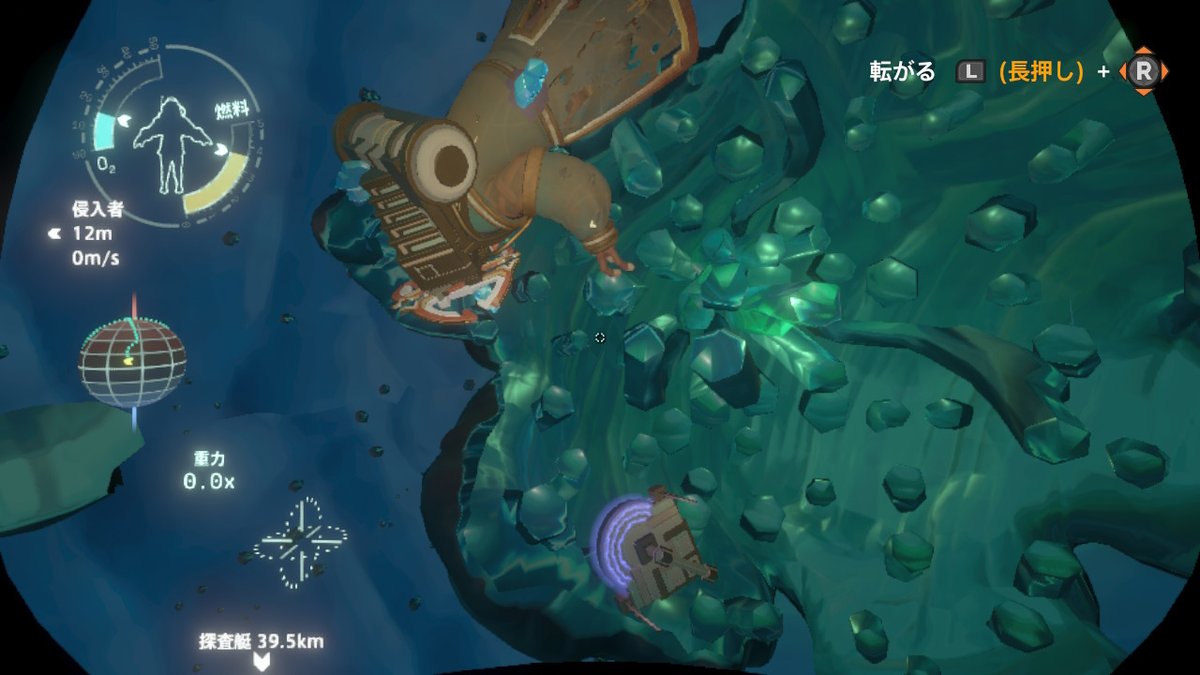Click the four-lobed thruster indicator
1200x675 pixels.
point(300,543)
